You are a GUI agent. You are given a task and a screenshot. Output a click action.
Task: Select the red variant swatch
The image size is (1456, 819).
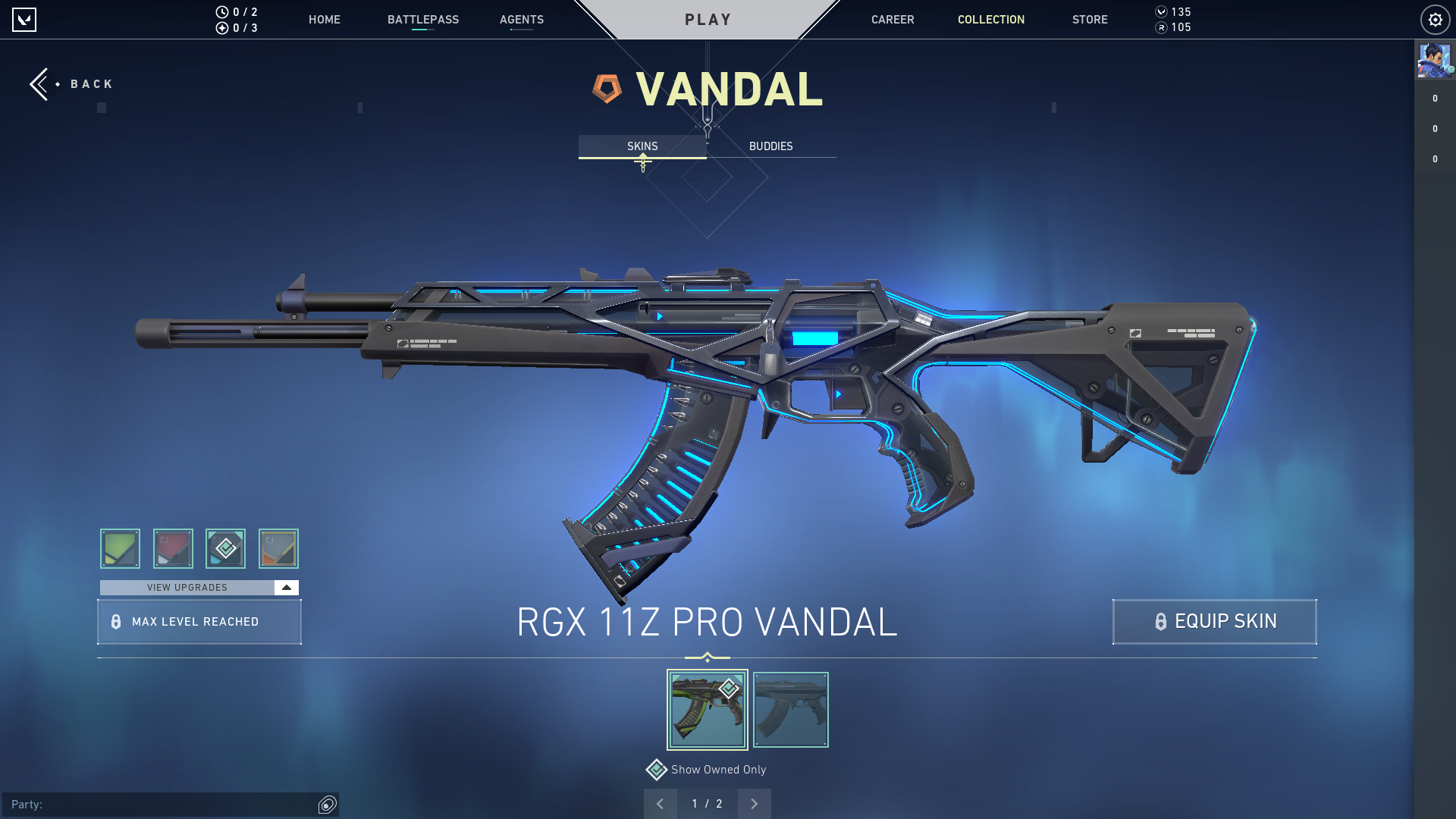coord(173,548)
